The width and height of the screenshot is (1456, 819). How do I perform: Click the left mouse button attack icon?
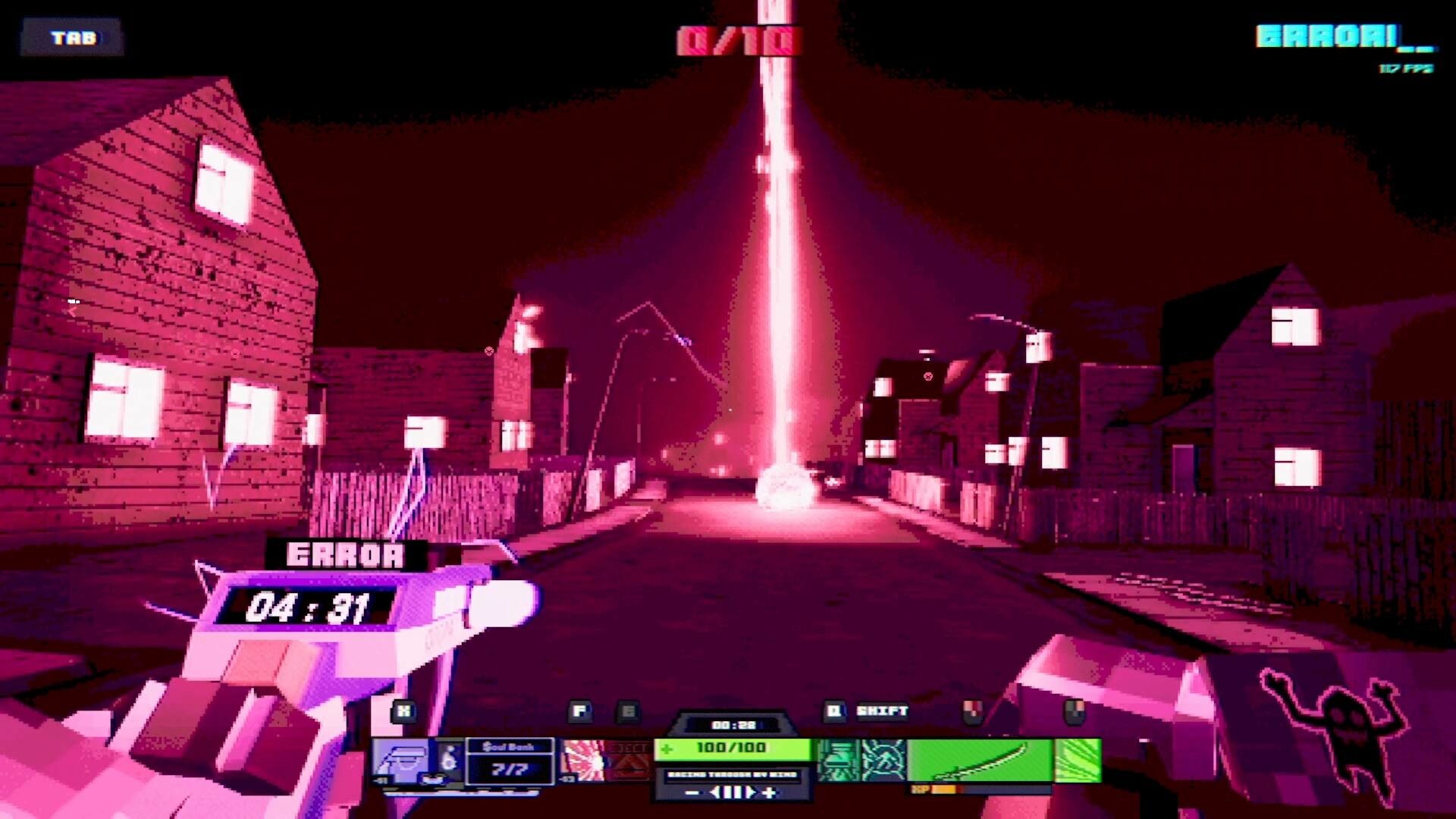[x=972, y=711]
